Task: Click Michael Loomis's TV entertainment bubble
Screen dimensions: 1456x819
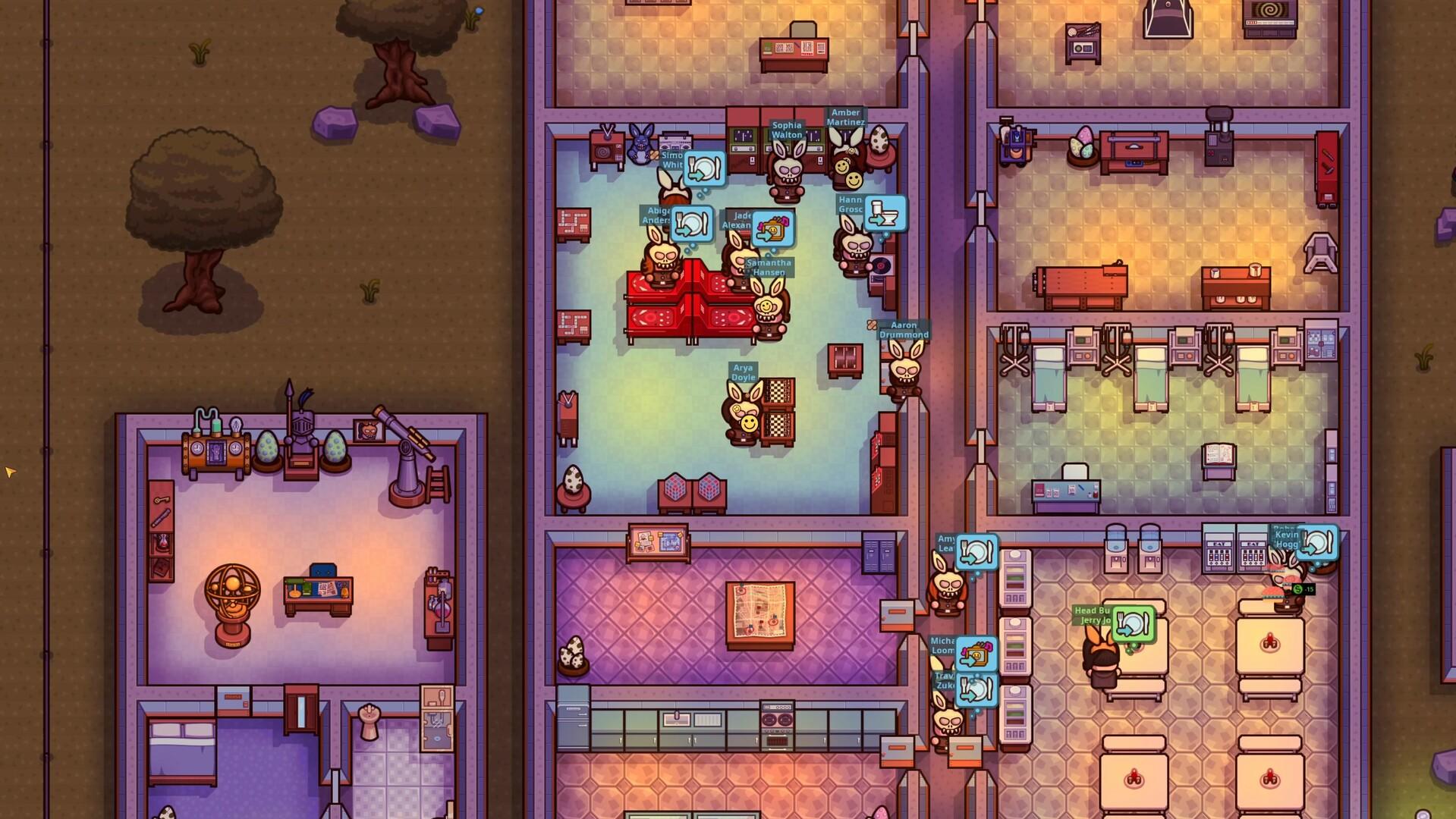Action: 976,654
